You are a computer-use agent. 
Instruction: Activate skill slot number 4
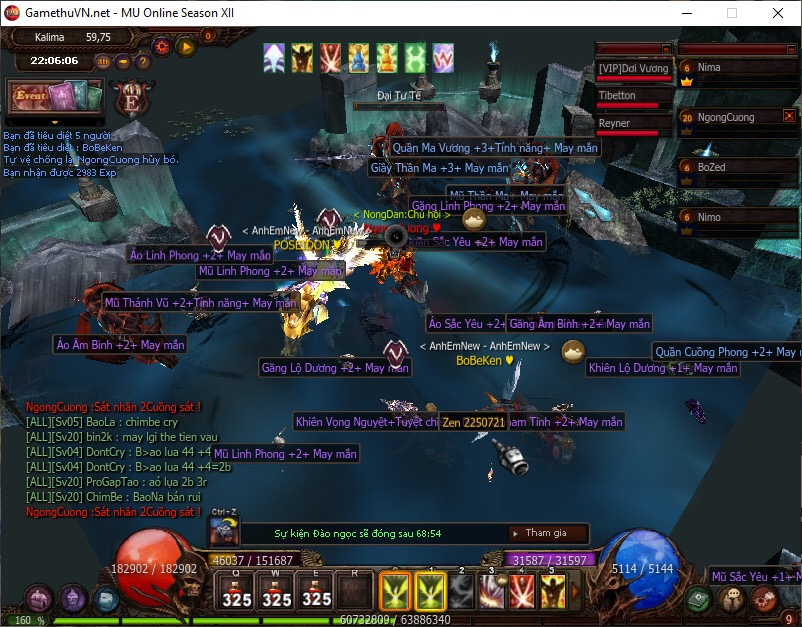coord(522,592)
